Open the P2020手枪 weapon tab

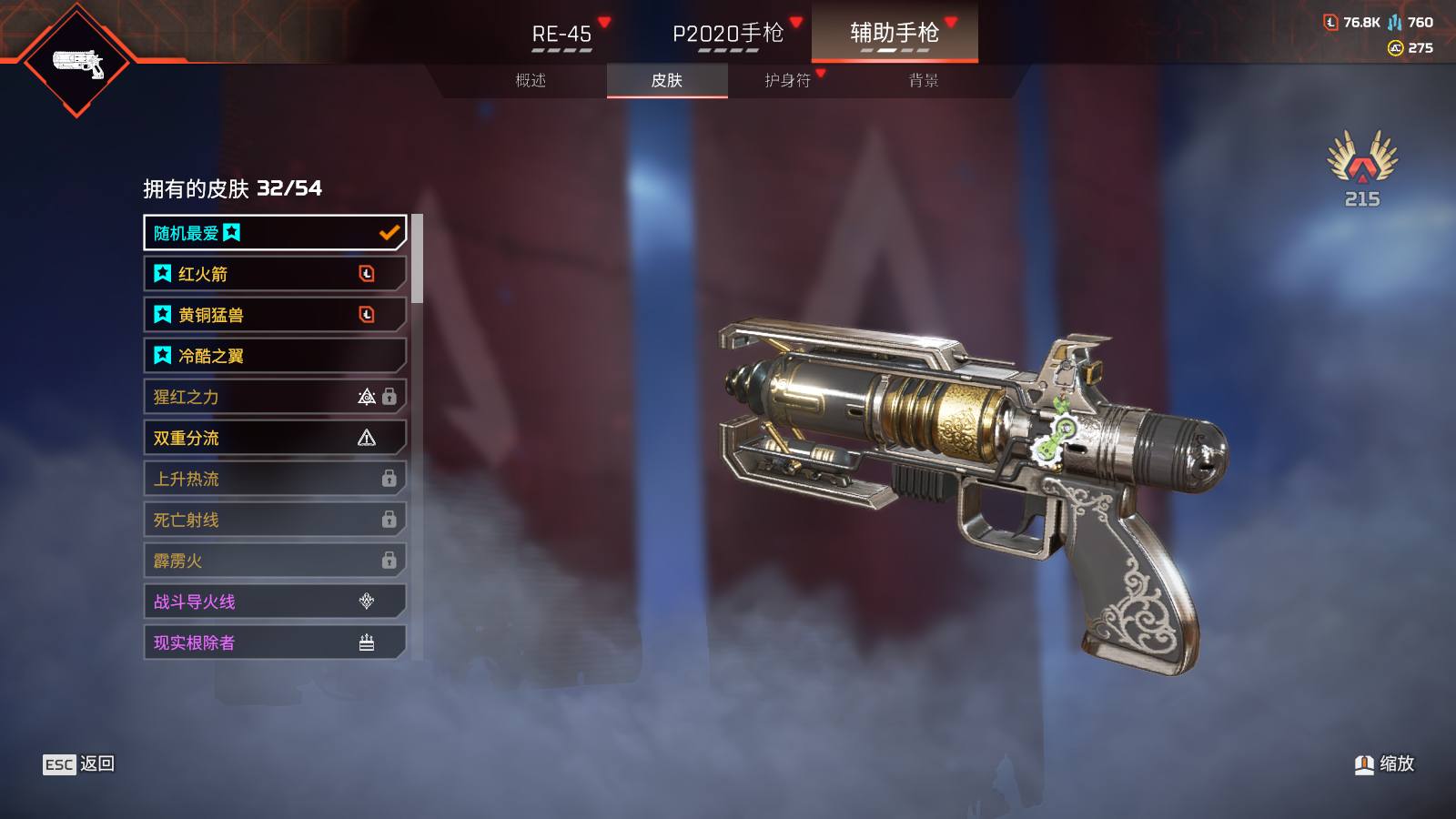[728, 34]
